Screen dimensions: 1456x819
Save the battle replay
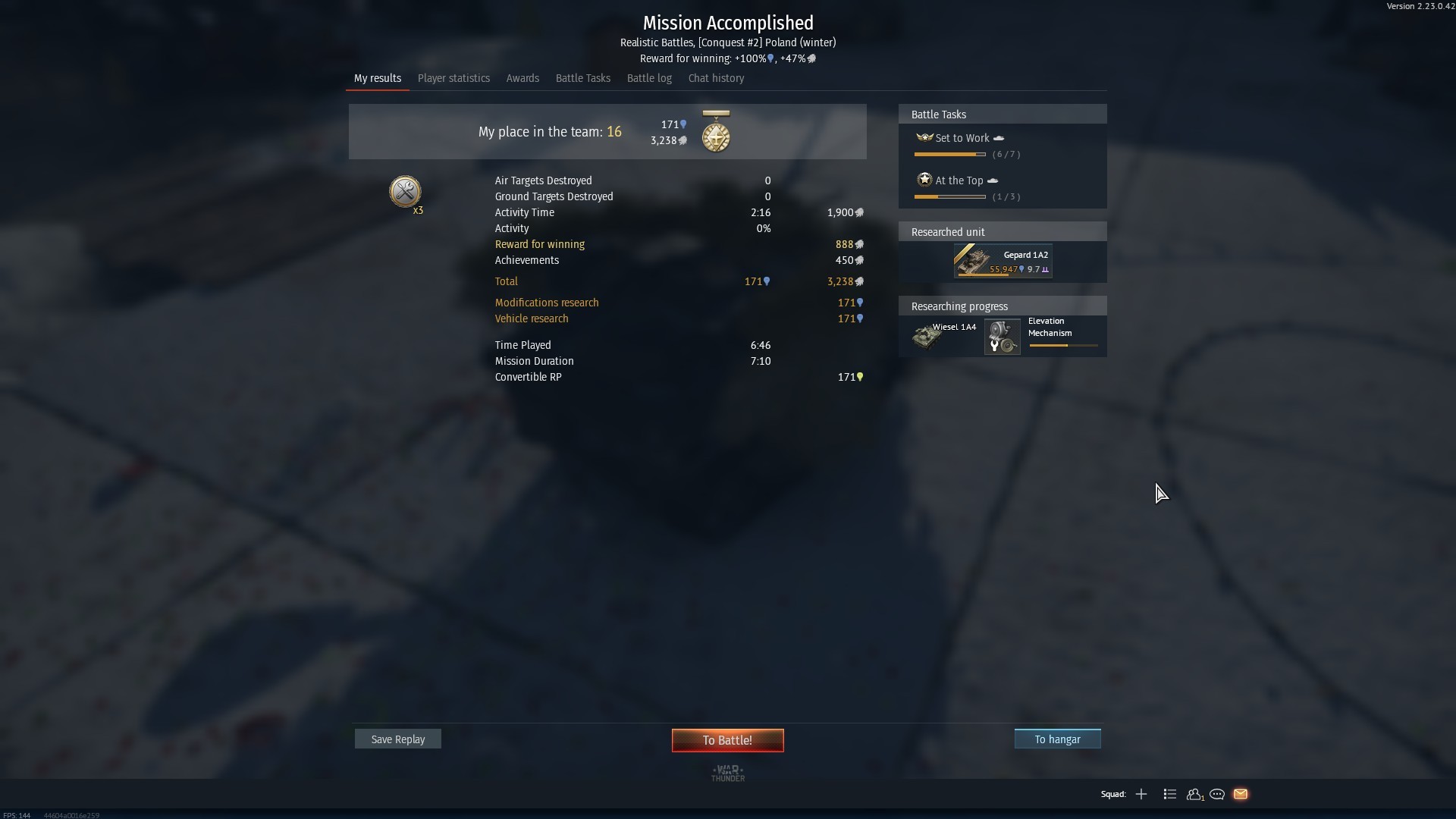pos(397,739)
